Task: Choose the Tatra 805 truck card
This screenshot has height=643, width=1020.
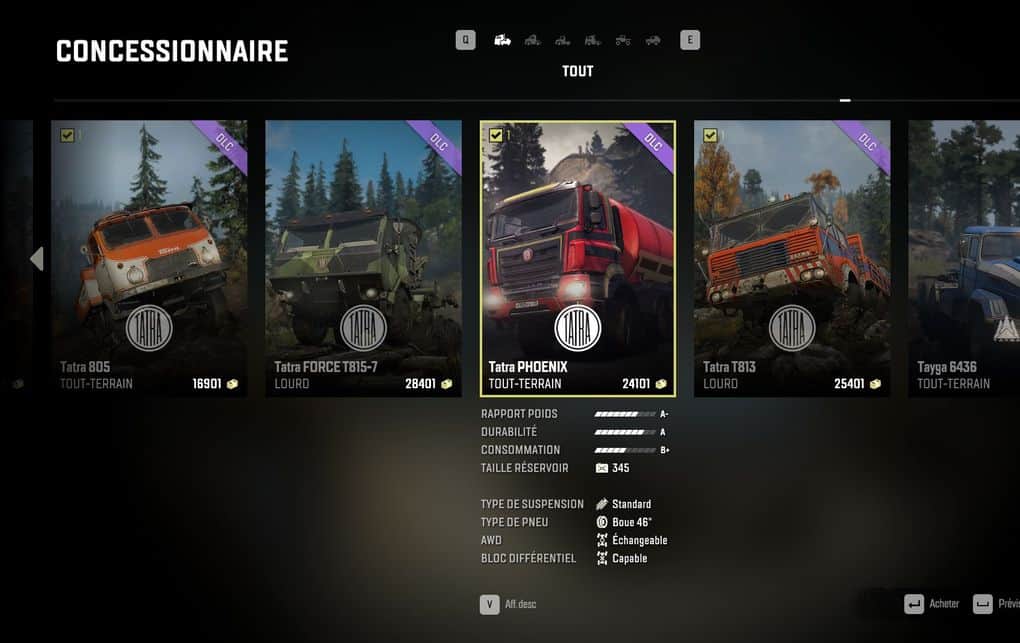Action: tap(148, 258)
